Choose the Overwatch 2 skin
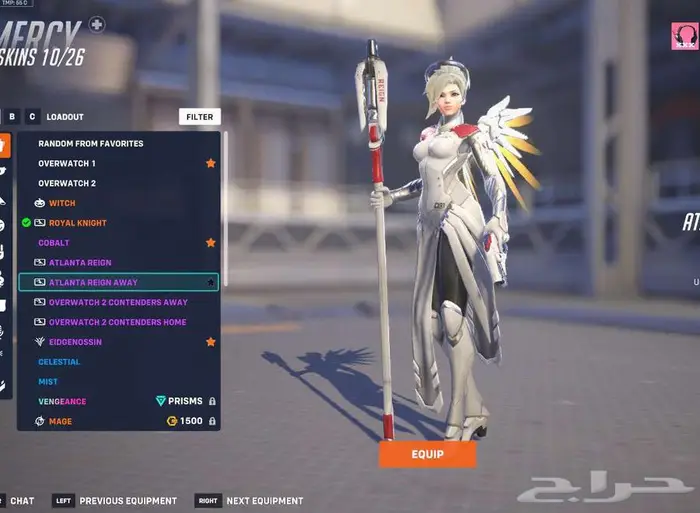Screen dimensions: 700x513 (x=67, y=183)
